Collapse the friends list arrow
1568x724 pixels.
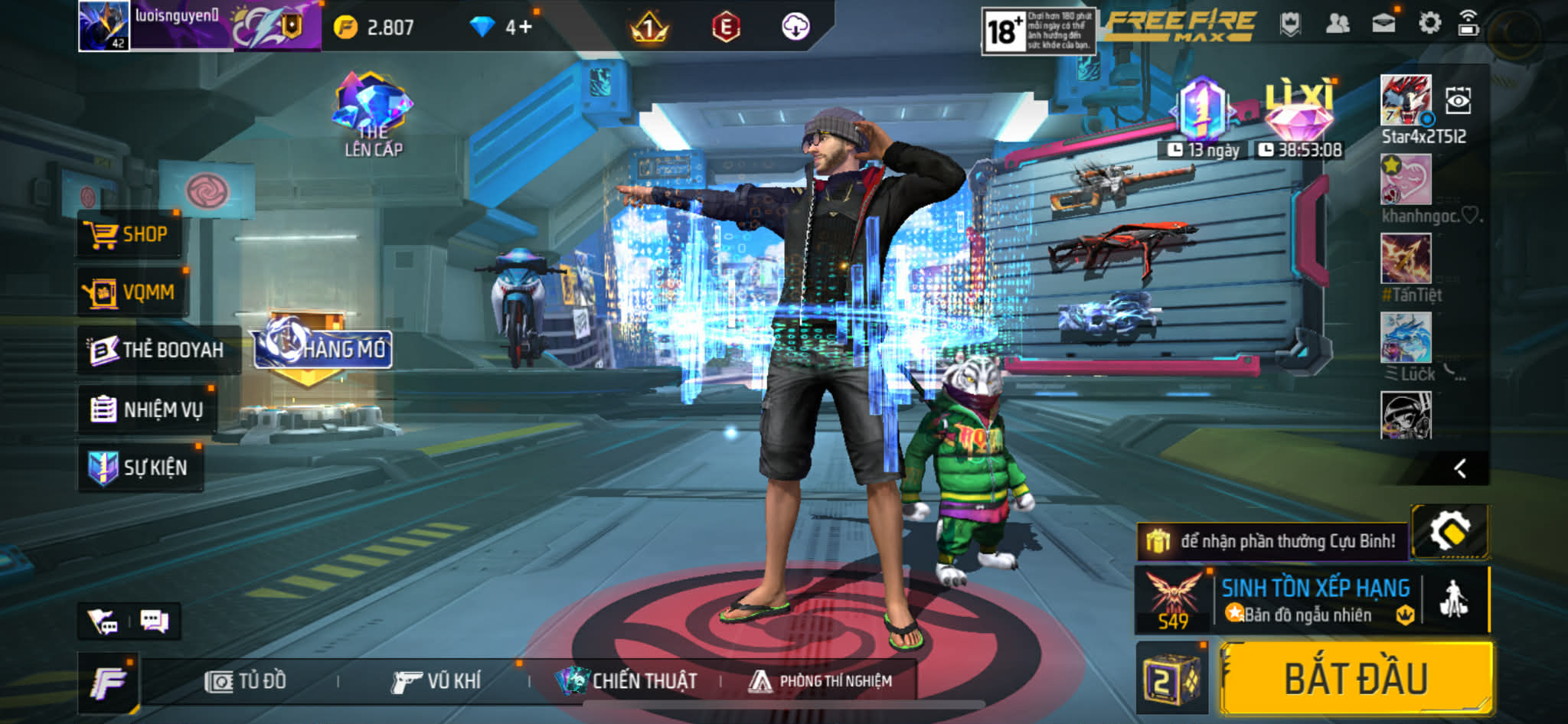click(x=1460, y=468)
